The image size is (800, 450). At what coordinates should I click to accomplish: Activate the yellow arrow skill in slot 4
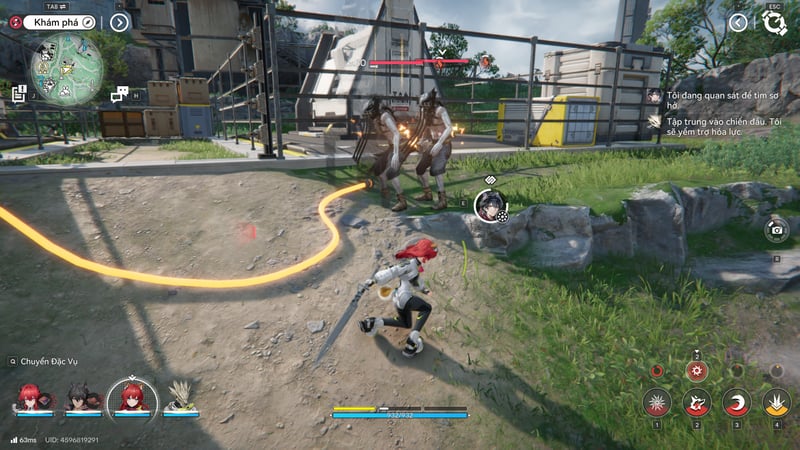[776, 402]
